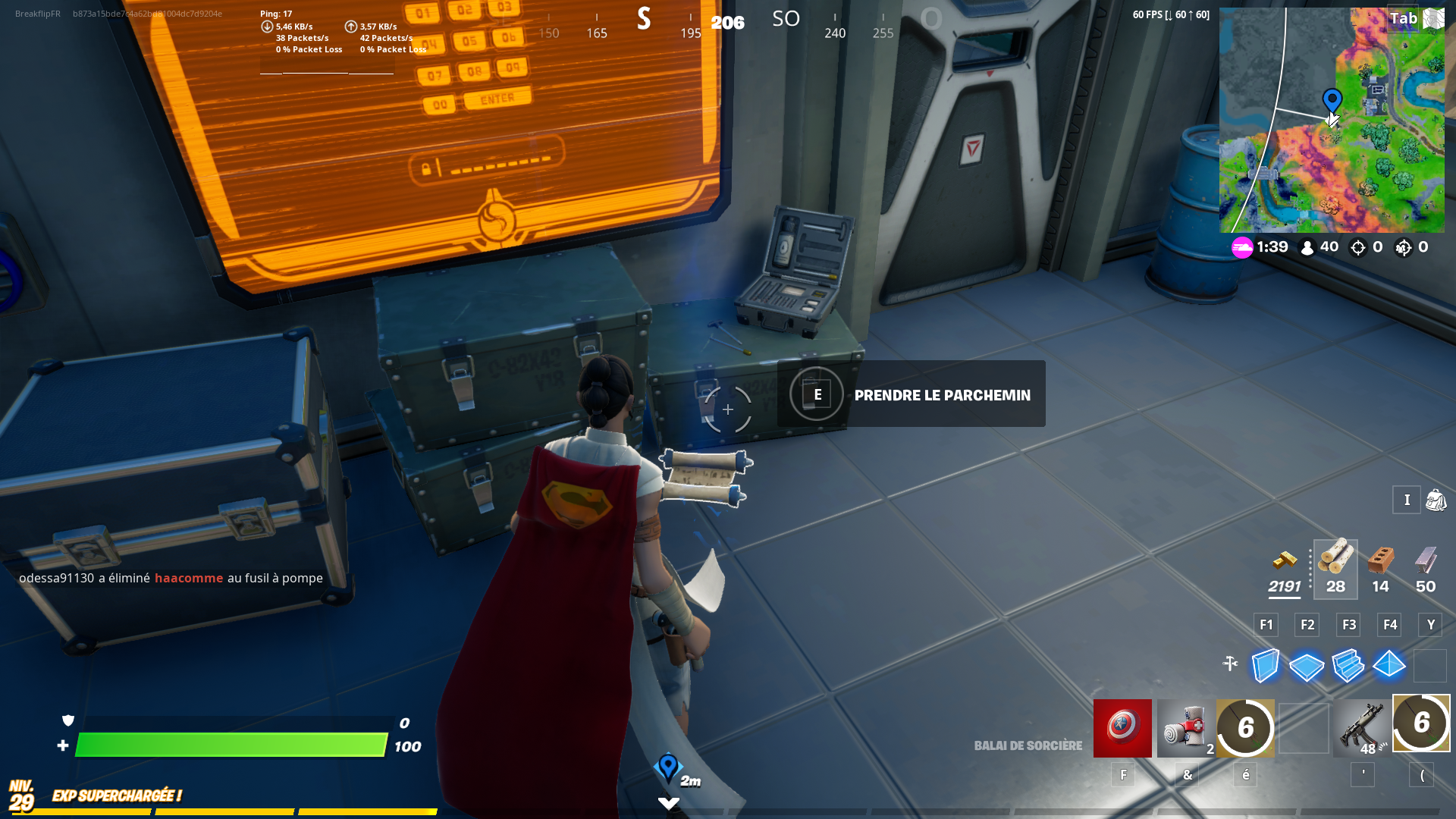The height and width of the screenshot is (819, 1456).
Task: Select the wall build piece icon
Action: coord(1265,667)
